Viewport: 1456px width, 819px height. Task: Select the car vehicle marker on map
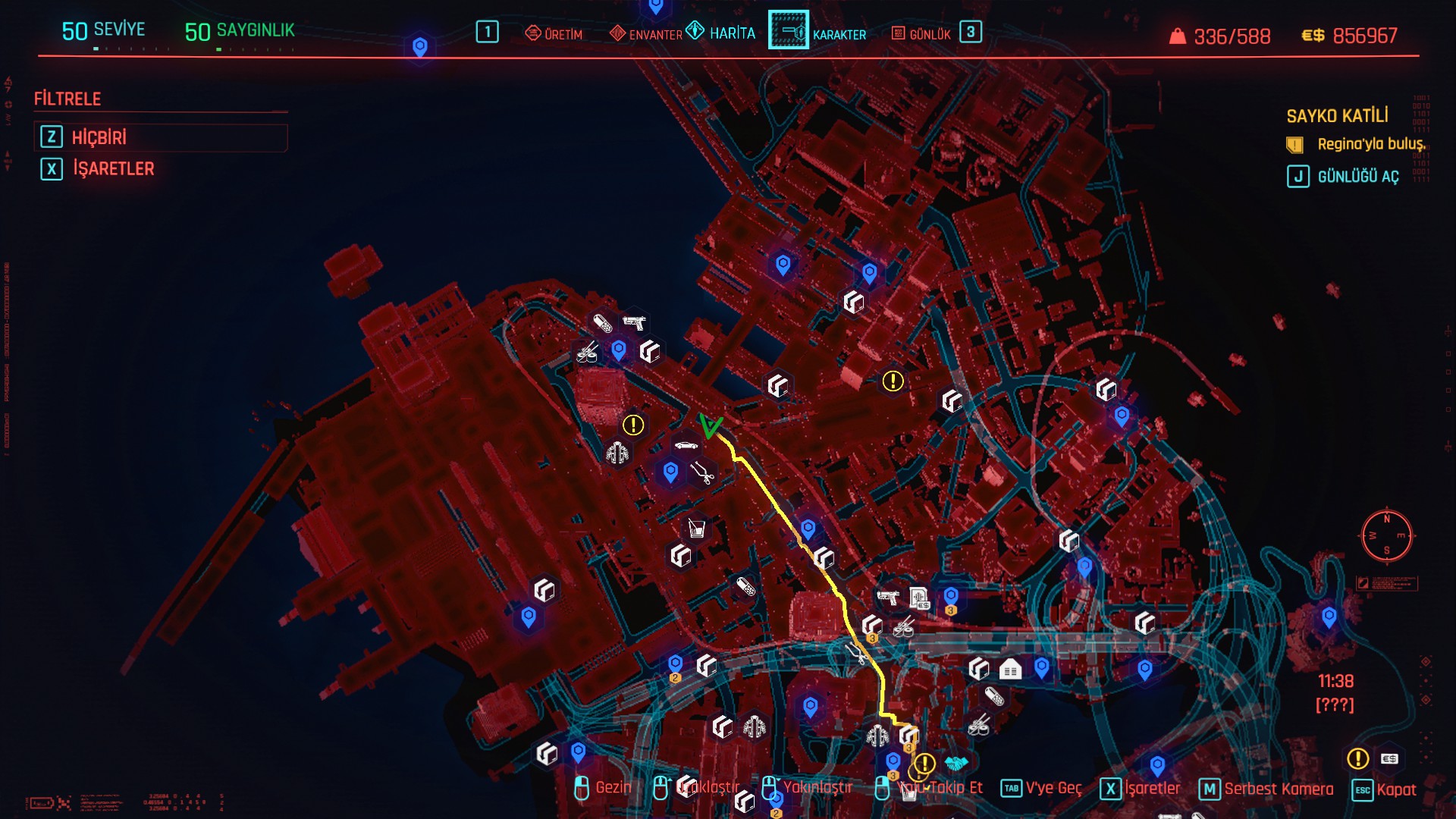tap(686, 445)
